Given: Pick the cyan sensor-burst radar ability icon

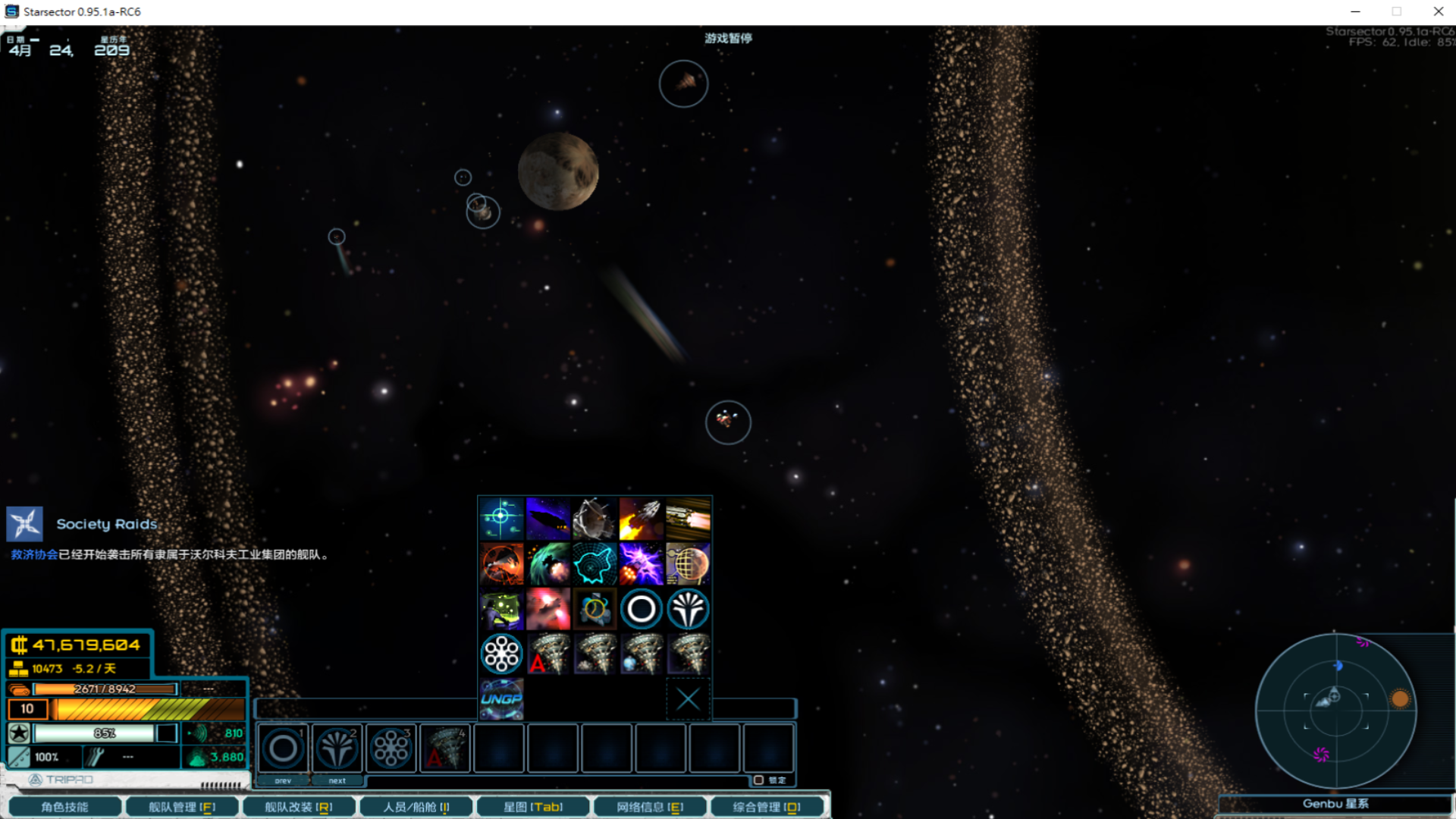Looking at the screenshot, I should 595,563.
